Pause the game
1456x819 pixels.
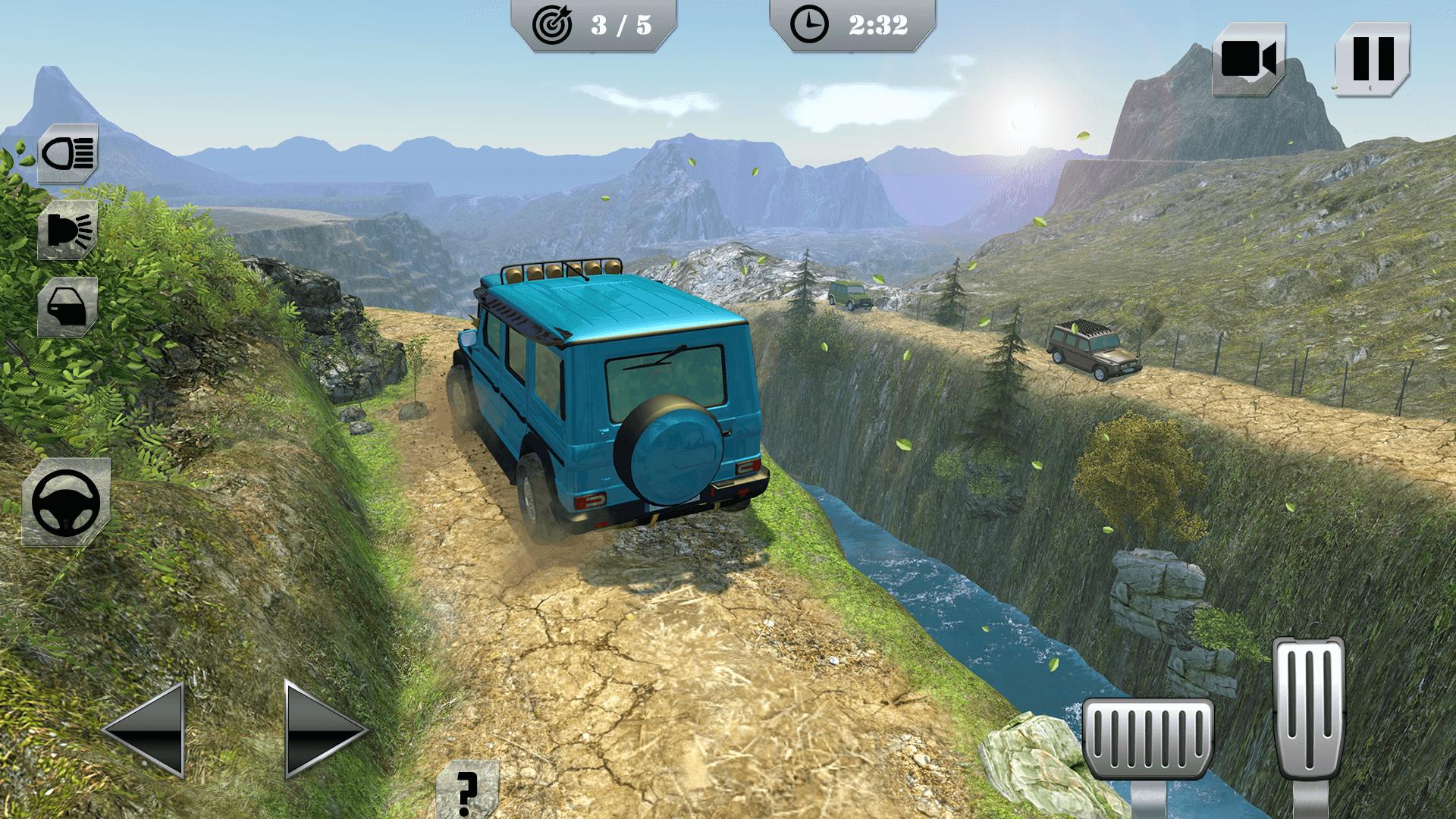(x=1373, y=58)
